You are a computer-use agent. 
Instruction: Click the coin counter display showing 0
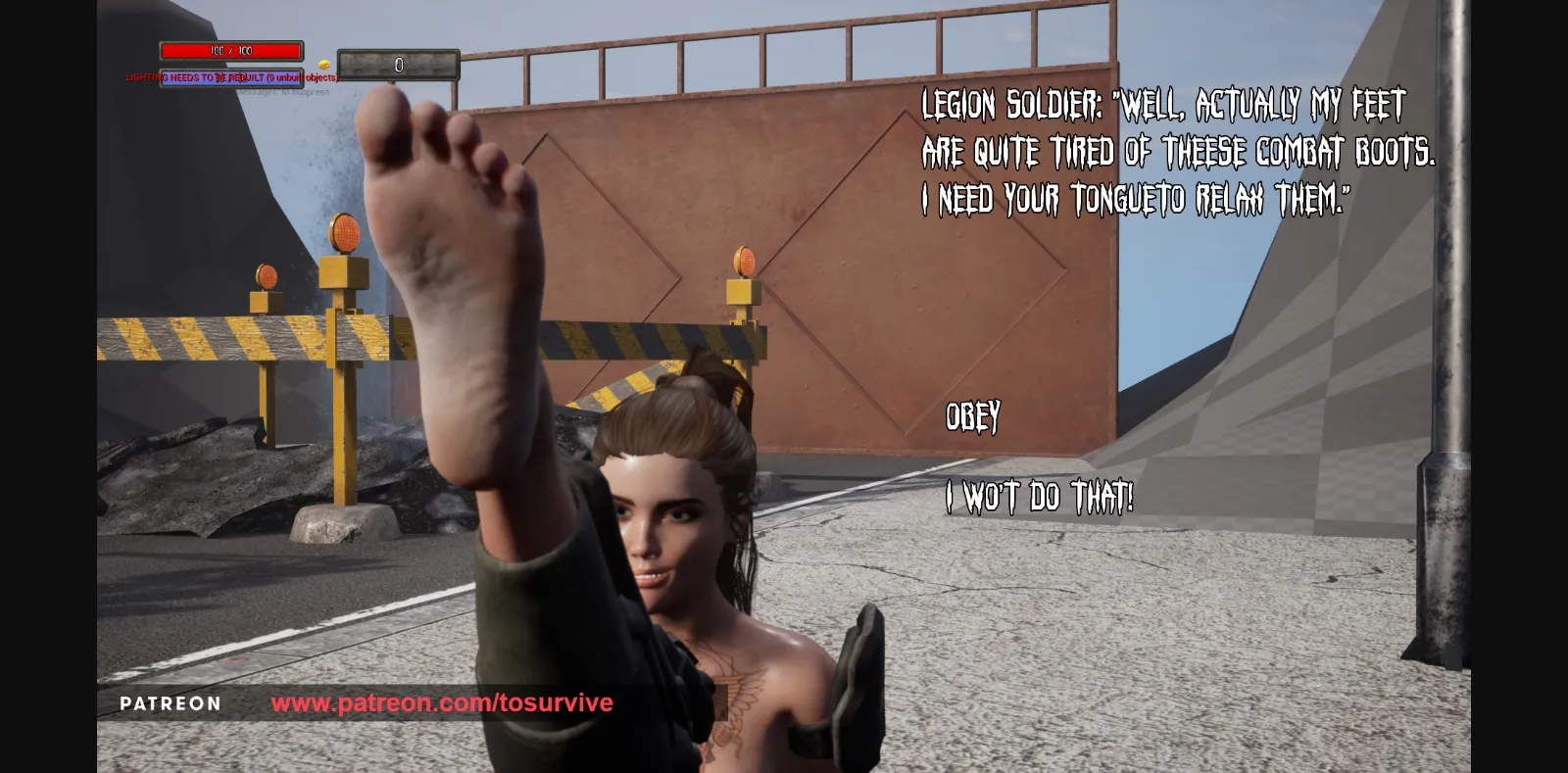(397, 67)
